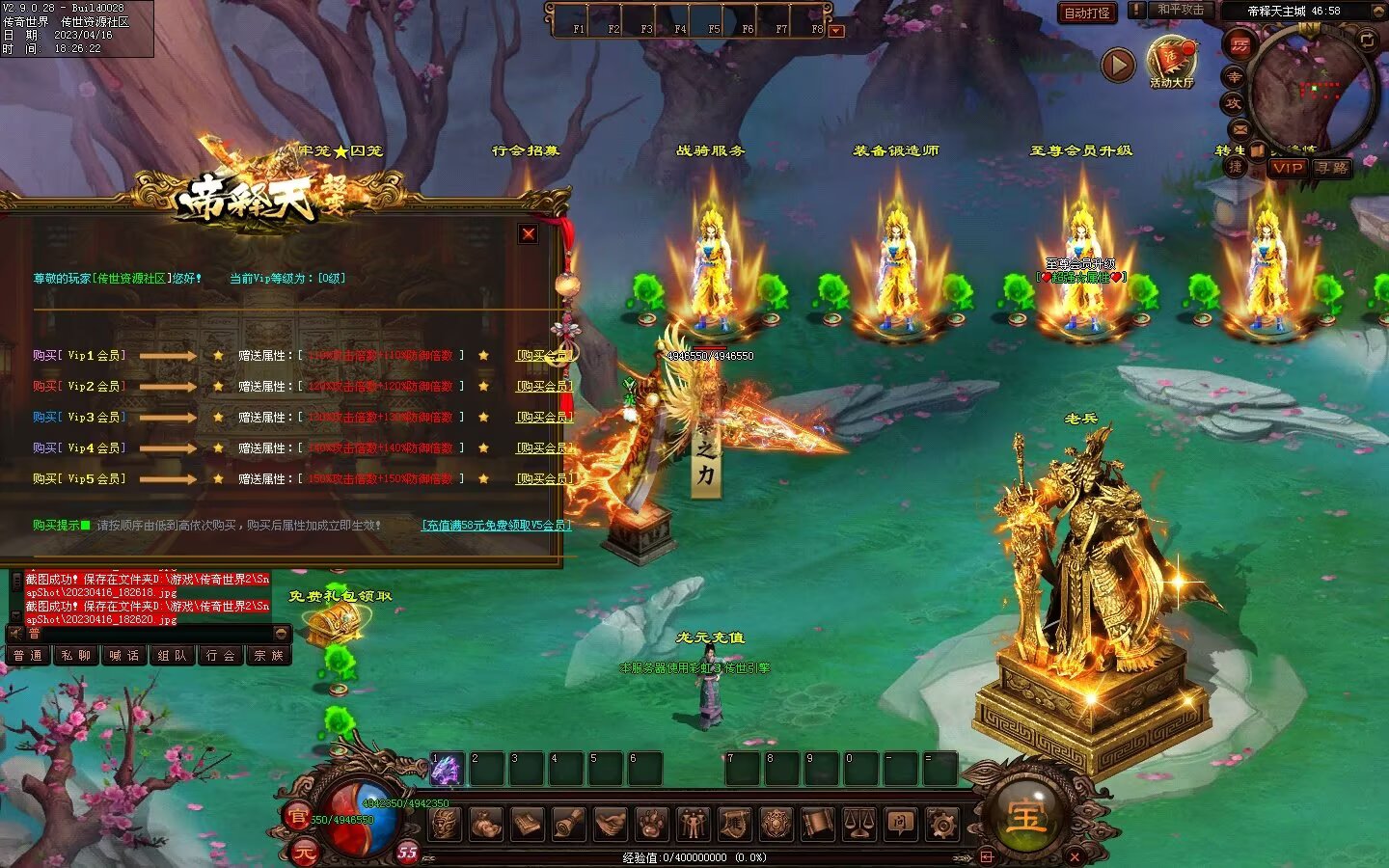Open the VIP button under the minimap
The height and width of the screenshot is (868, 1389).
pyautogui.click(x=1287, y=168)
